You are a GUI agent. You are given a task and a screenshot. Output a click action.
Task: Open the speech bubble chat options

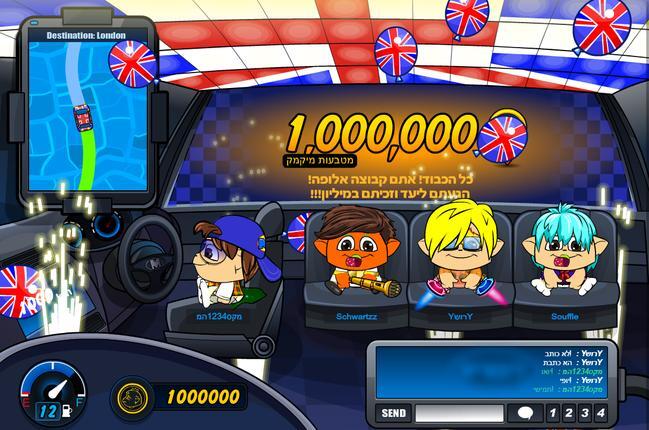click(x=525, y=413)
